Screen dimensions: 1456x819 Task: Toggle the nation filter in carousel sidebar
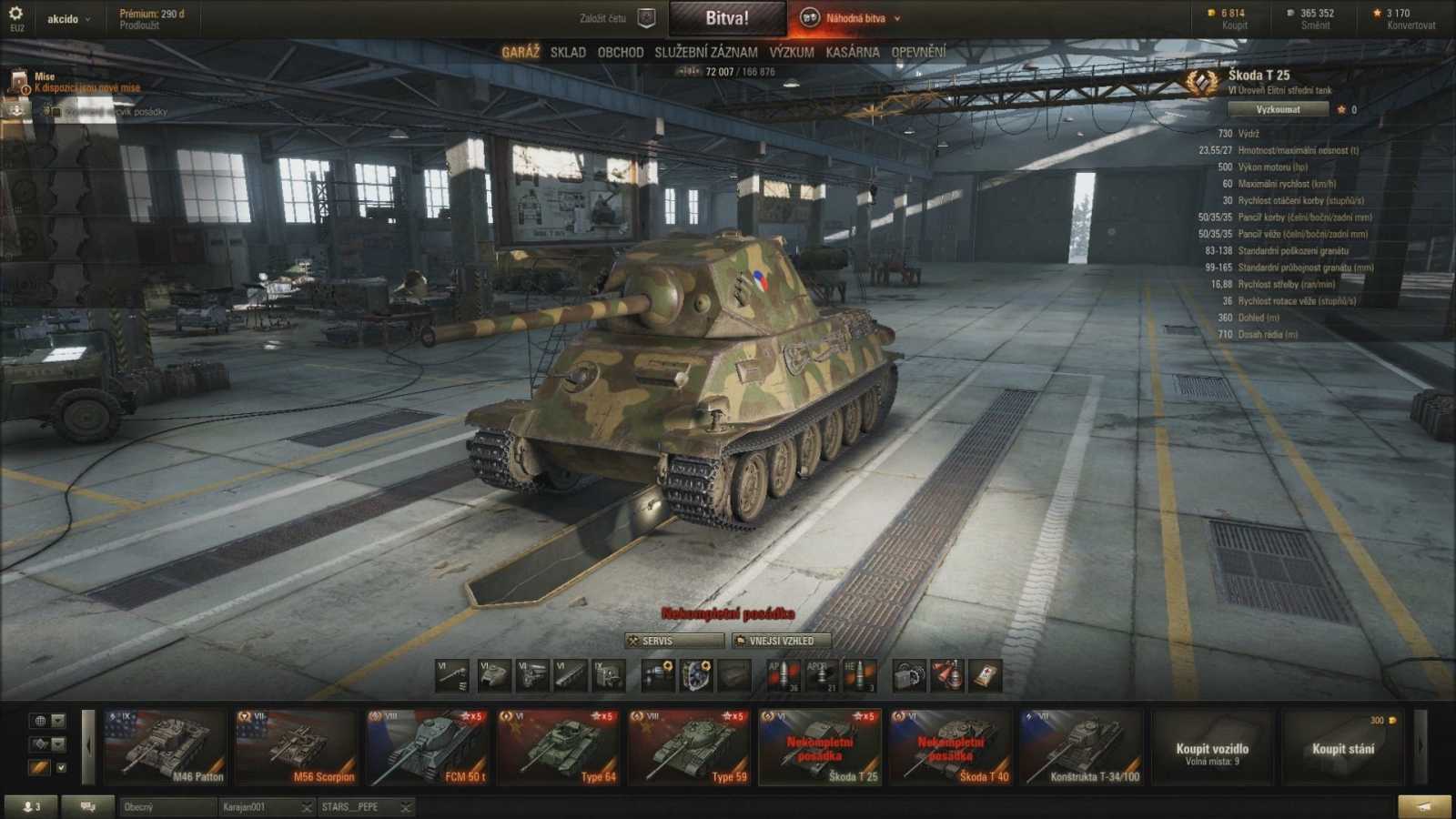tap(41, 721)
